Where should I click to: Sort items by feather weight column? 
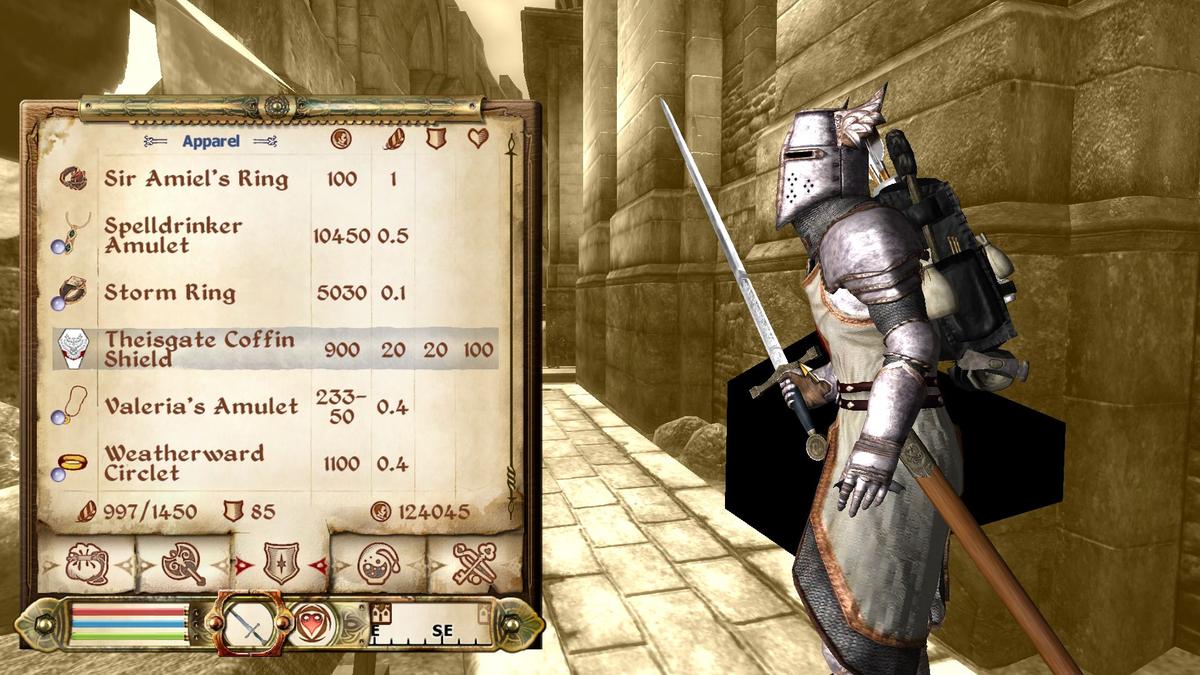(x=394, y=140)
